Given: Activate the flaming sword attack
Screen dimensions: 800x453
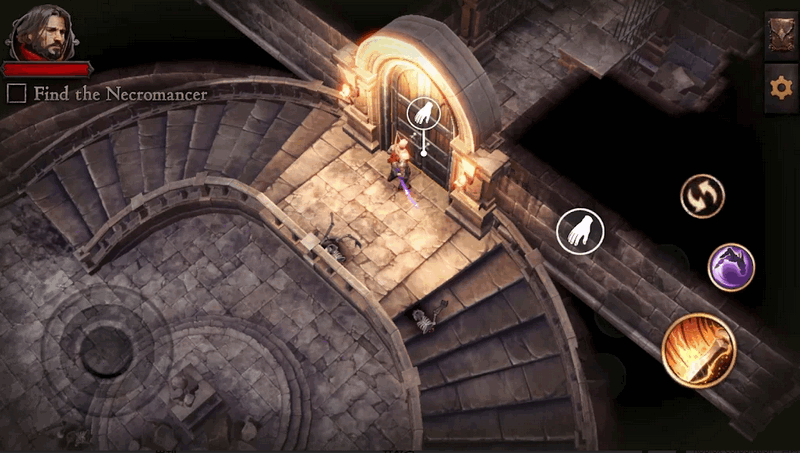Looking at the screenshot, I should click(x=698, y=348).
